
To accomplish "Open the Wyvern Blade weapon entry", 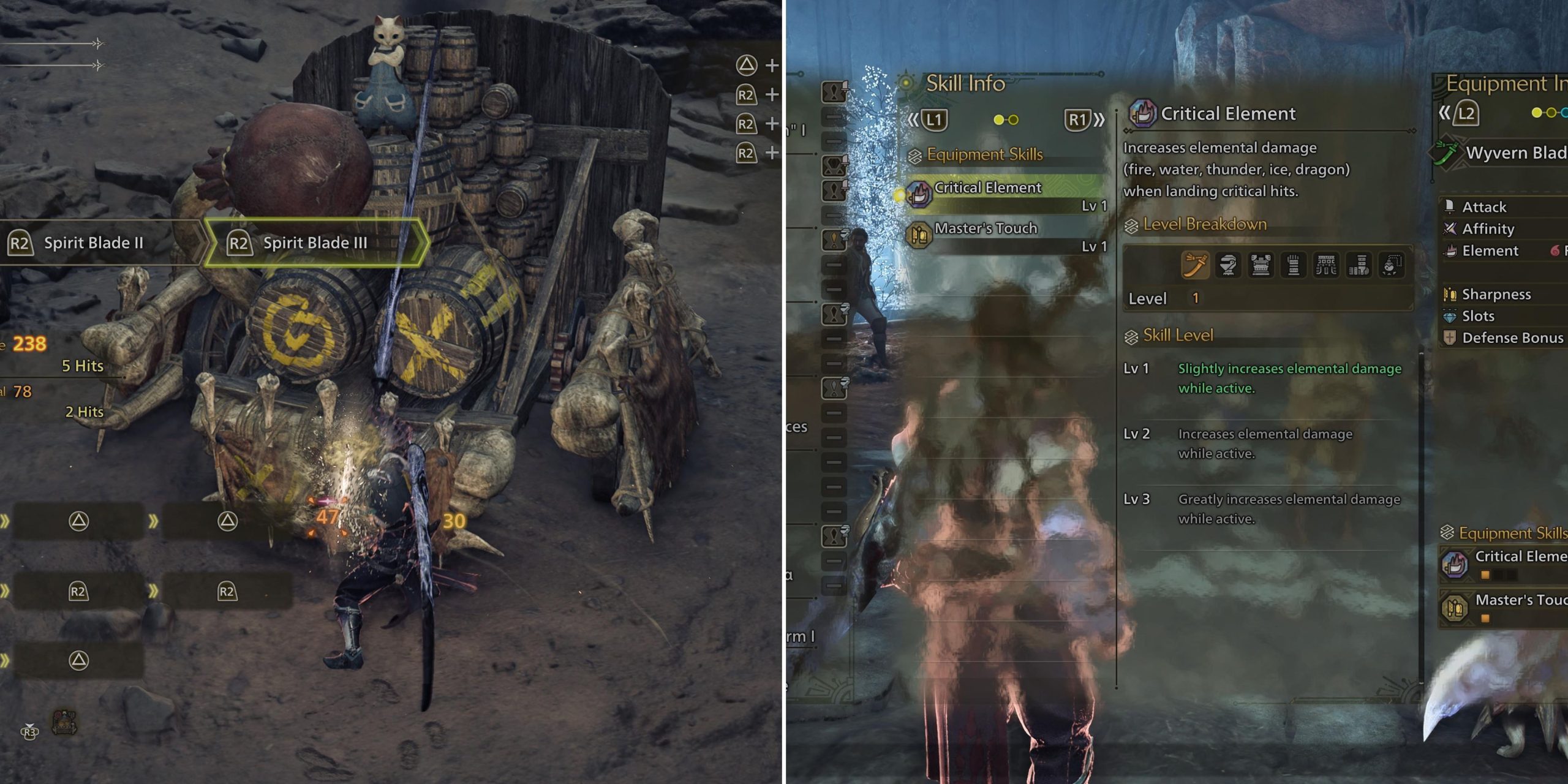I will coord(1513,153).
